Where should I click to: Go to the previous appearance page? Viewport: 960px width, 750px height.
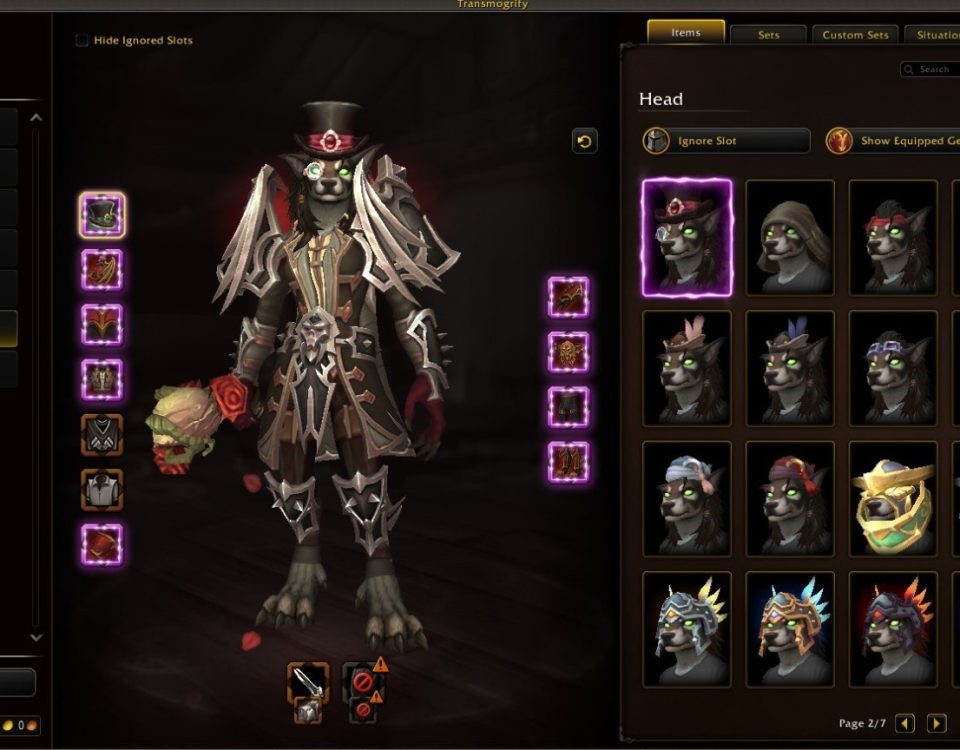click(x=905, y=723)
